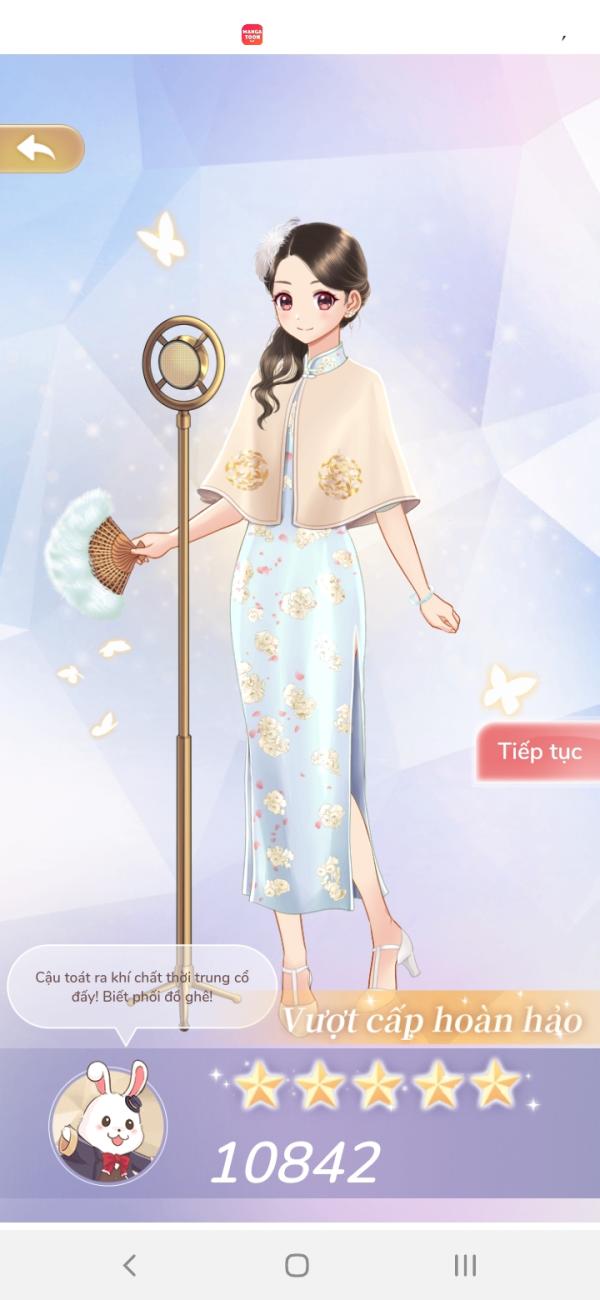Go to the Android home screen
This screenshot has height=1300, width=600.
297,1265
